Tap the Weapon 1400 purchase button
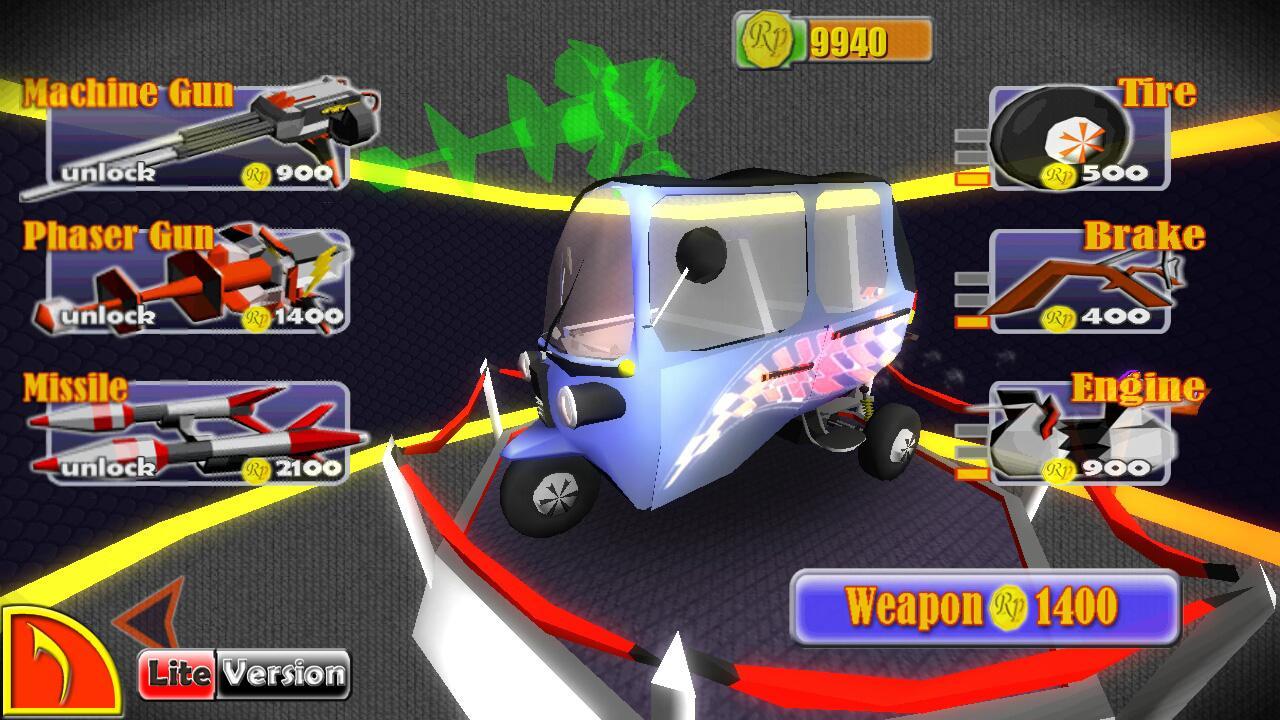This screenshot has height=720, width=1280. (985, 607)
